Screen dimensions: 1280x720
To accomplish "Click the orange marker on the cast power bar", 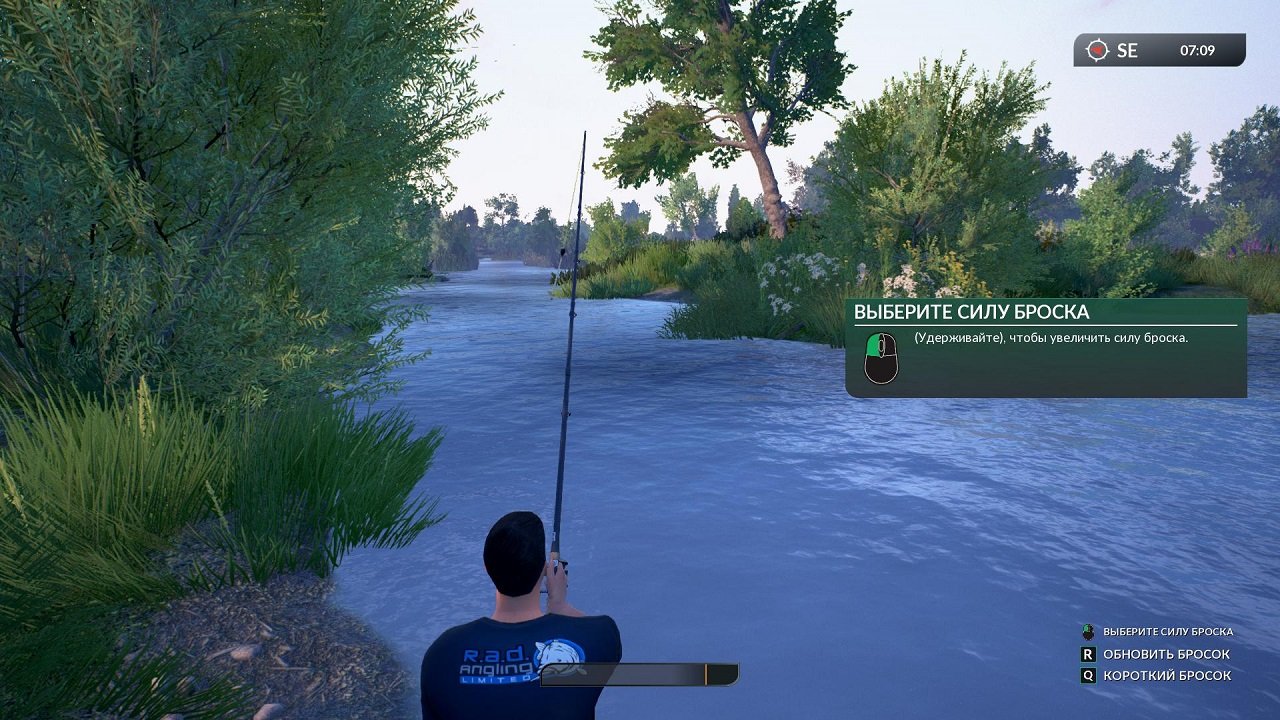I will click(x=707, y=672).
